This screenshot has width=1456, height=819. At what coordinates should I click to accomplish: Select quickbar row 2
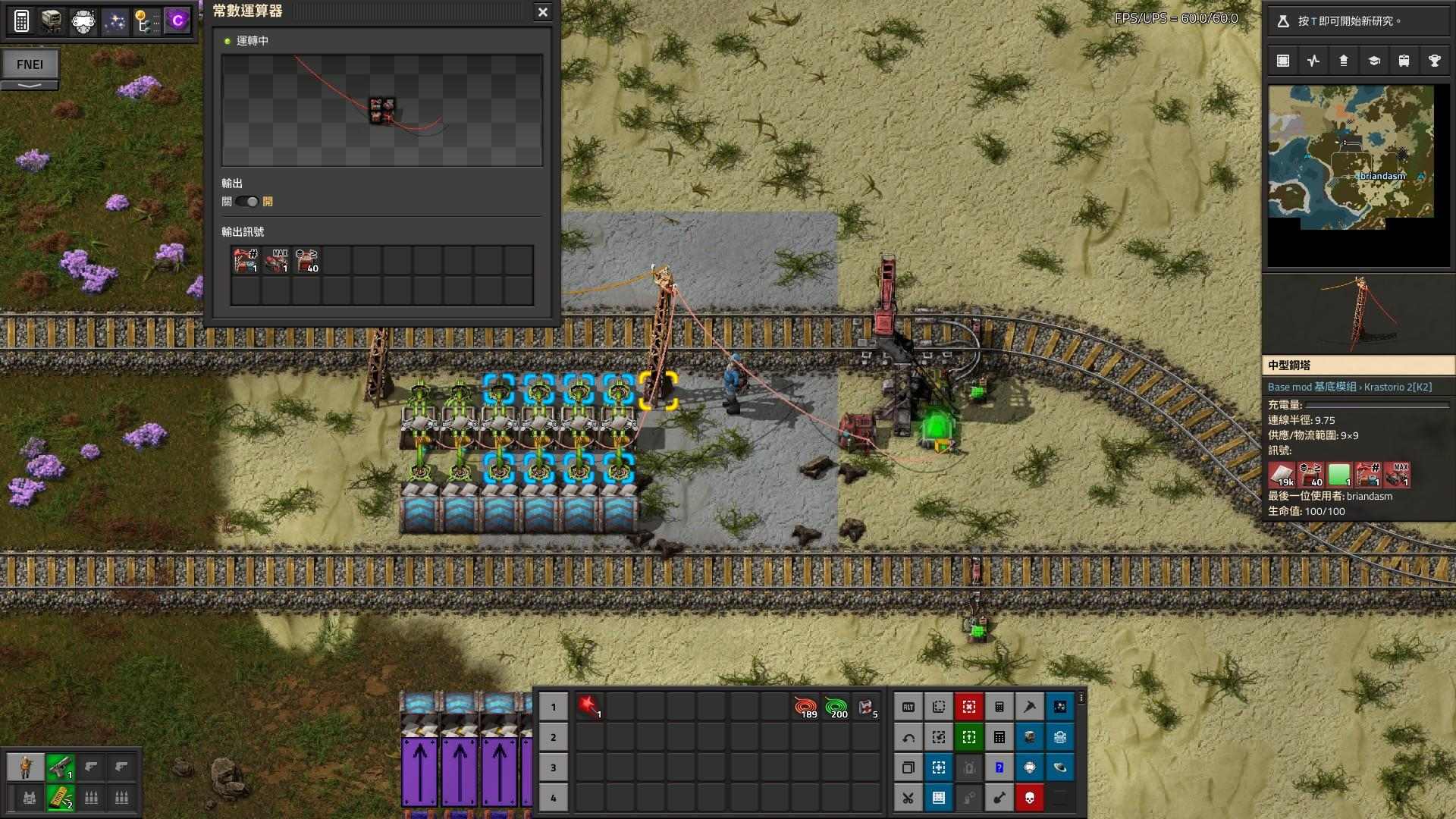click(x=554, y=737)
